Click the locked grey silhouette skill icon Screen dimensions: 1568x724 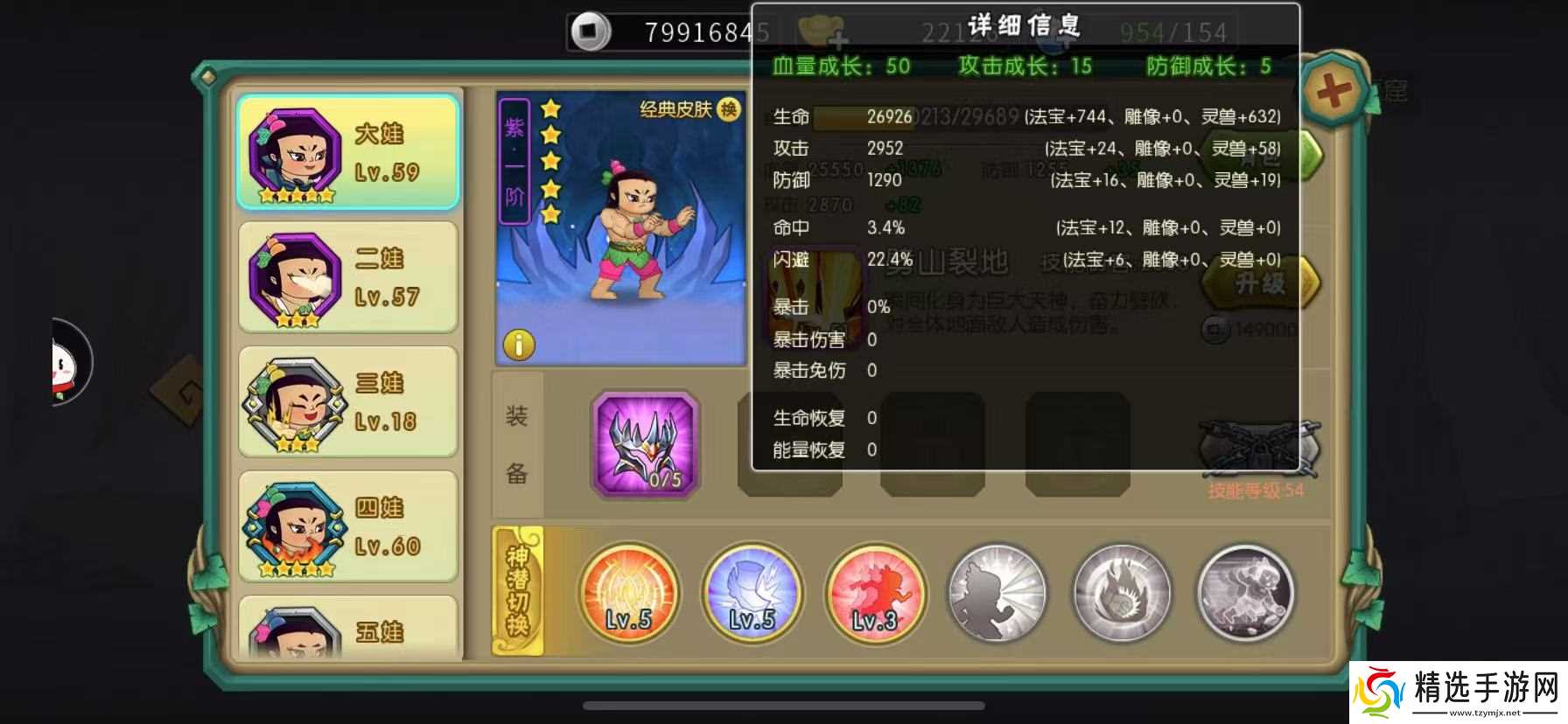pos(997,593)
